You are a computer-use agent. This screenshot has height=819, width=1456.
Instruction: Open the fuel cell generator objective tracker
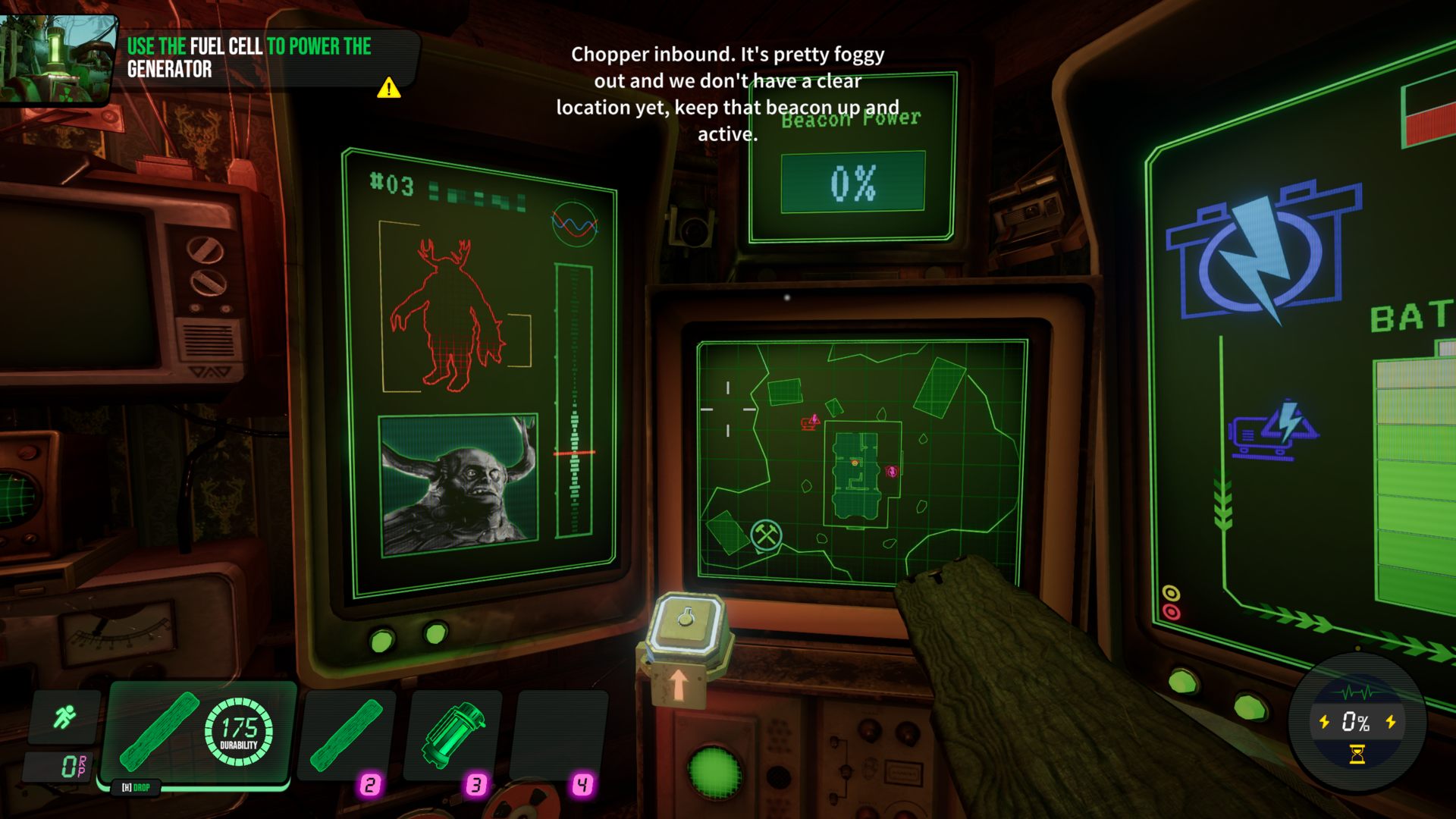coord(249,58)
